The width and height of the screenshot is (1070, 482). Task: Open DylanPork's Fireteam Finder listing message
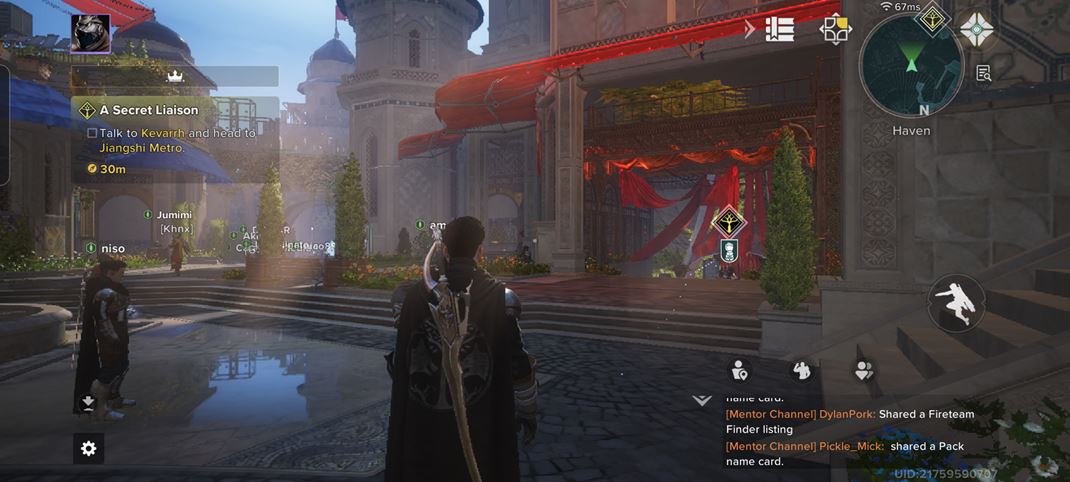[850, 421]
